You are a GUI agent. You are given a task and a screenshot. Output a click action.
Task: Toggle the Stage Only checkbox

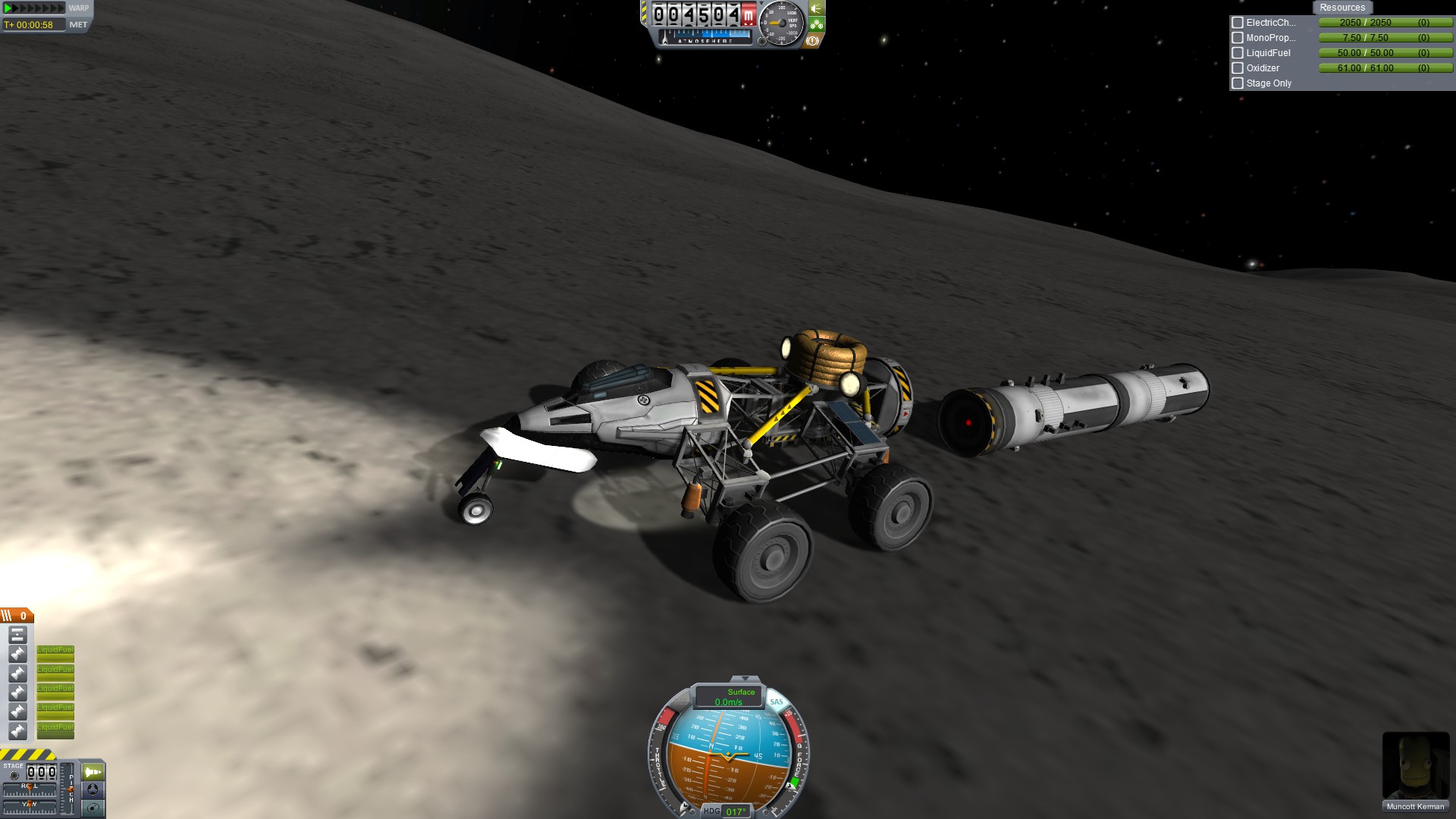pos(1238,83)
